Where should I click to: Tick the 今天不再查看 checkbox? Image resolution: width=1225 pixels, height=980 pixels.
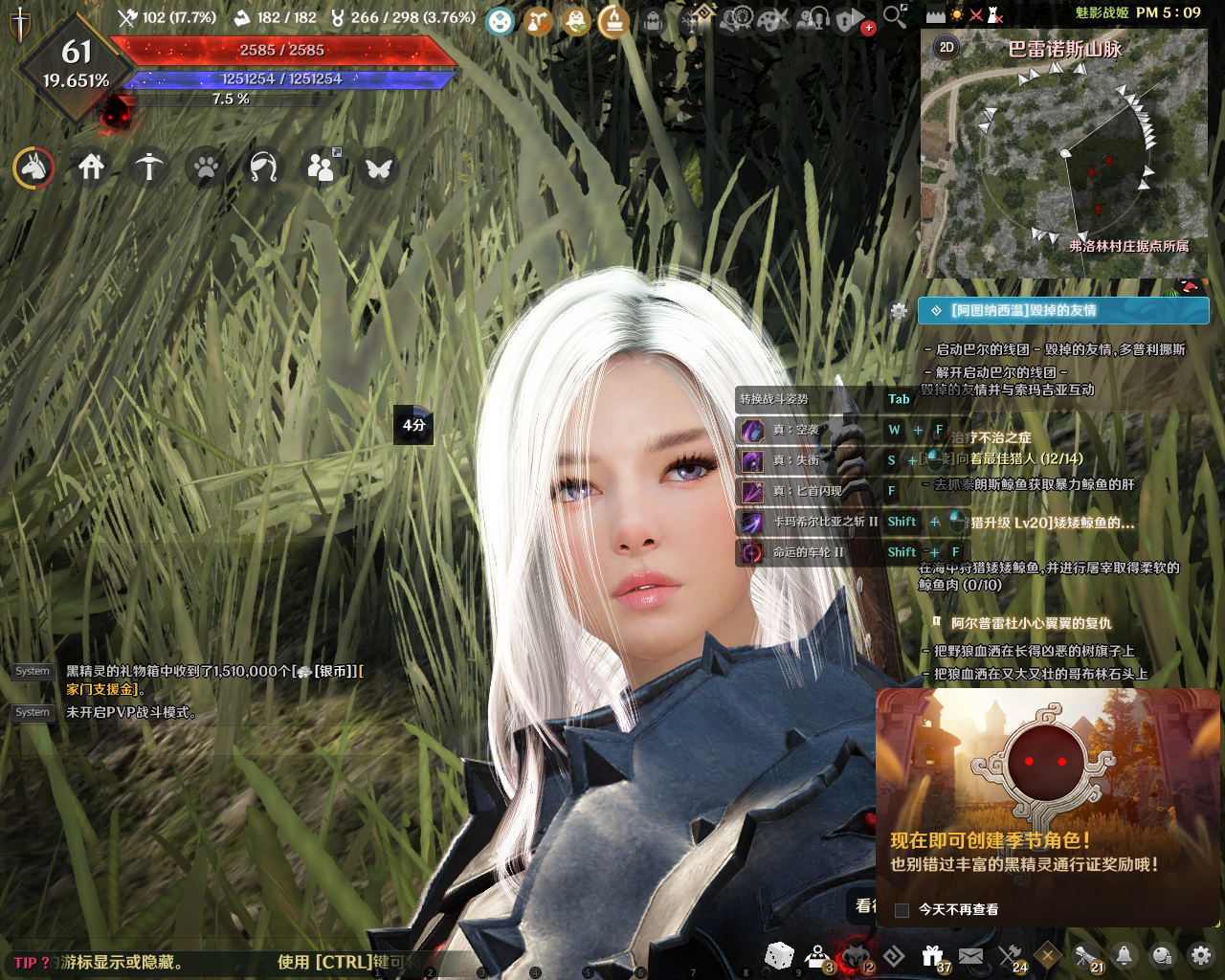click(x=902, y=910)
